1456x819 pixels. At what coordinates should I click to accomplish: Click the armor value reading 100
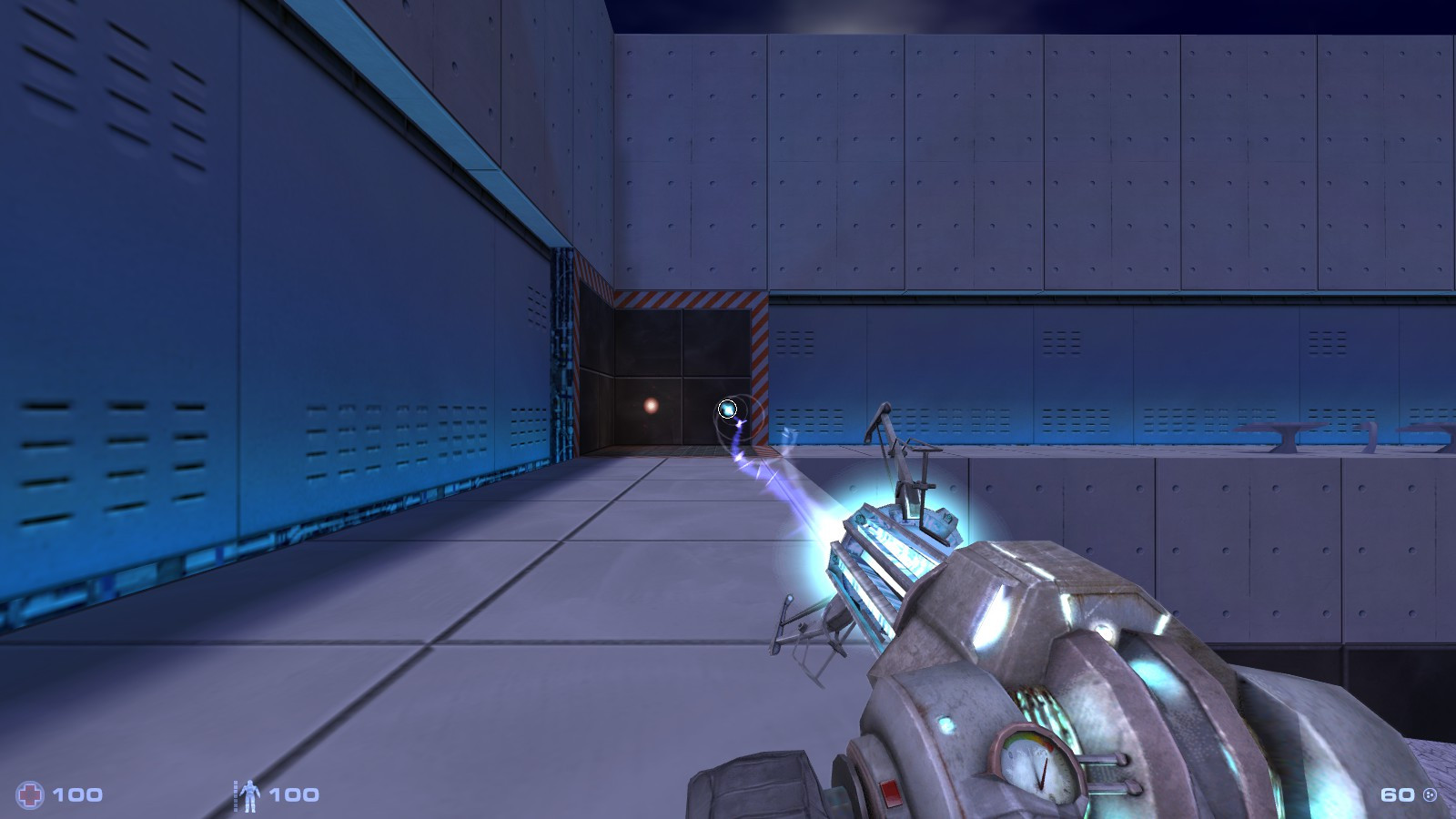[293, 795]
